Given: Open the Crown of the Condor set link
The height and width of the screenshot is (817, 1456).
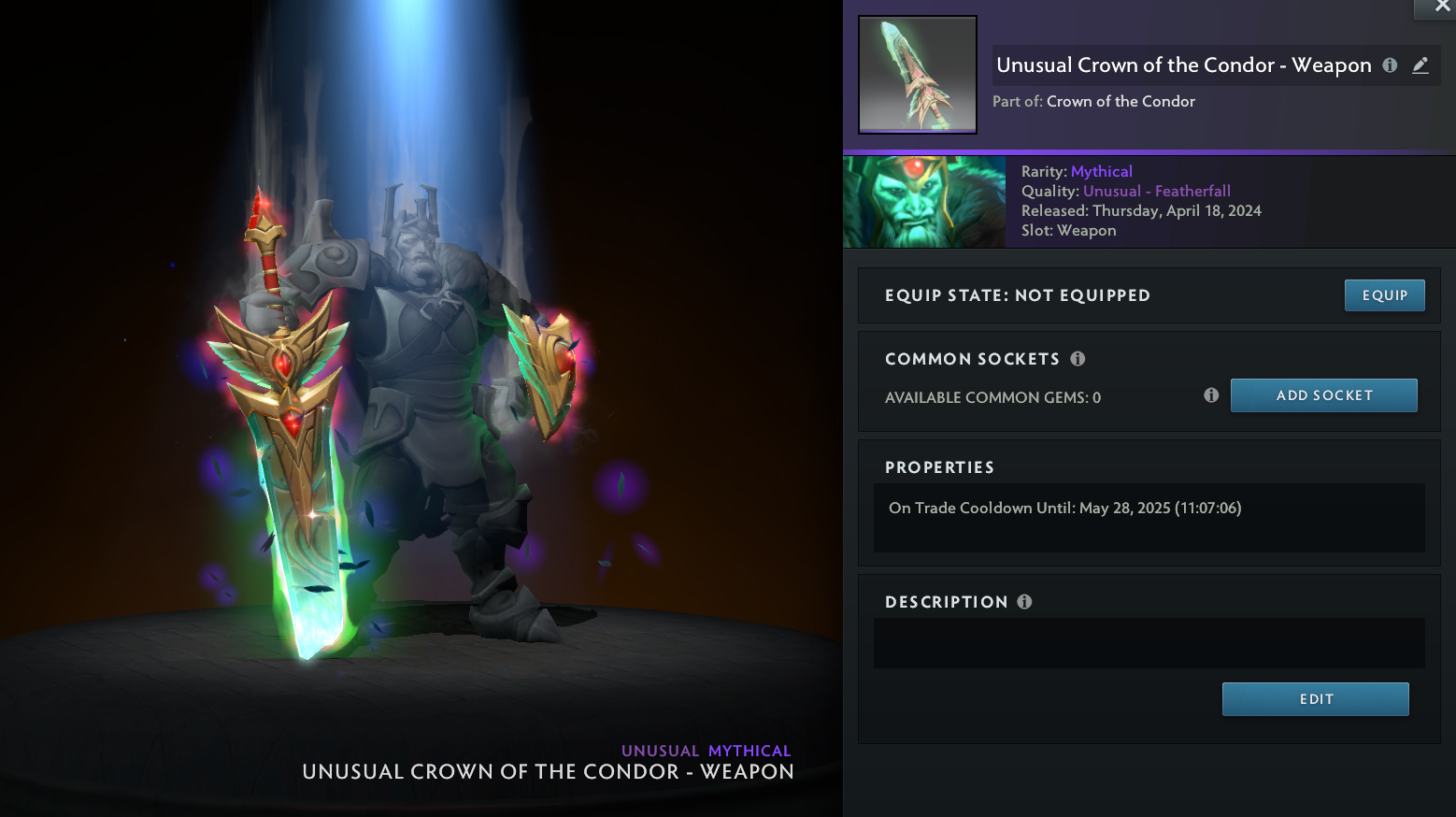Looking at the screenshot, I should (x=1121, y=101).
